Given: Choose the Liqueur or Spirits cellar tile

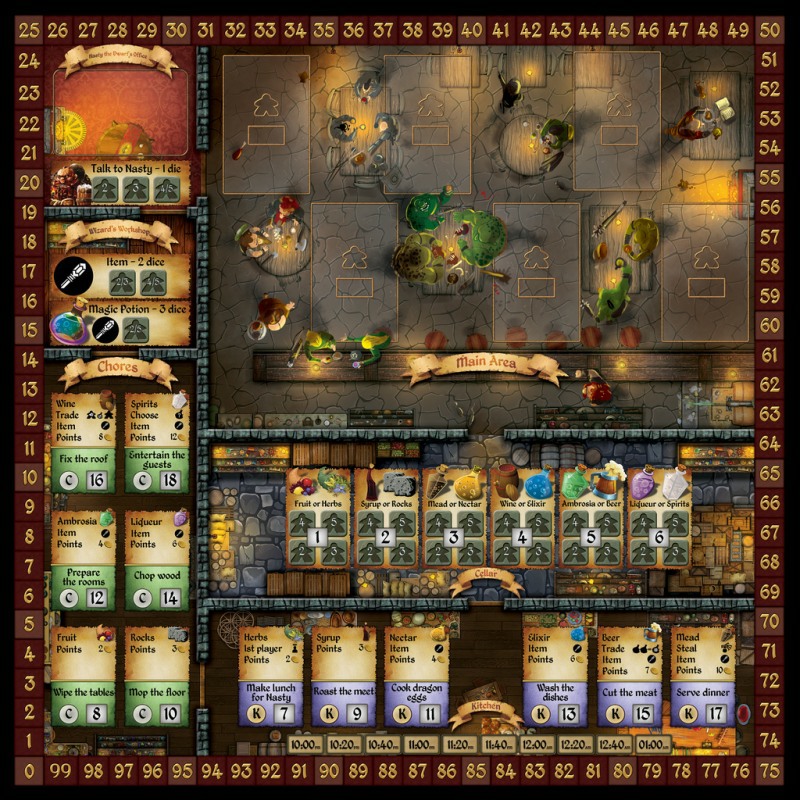Looking at the screenshot, I should 658,522.
